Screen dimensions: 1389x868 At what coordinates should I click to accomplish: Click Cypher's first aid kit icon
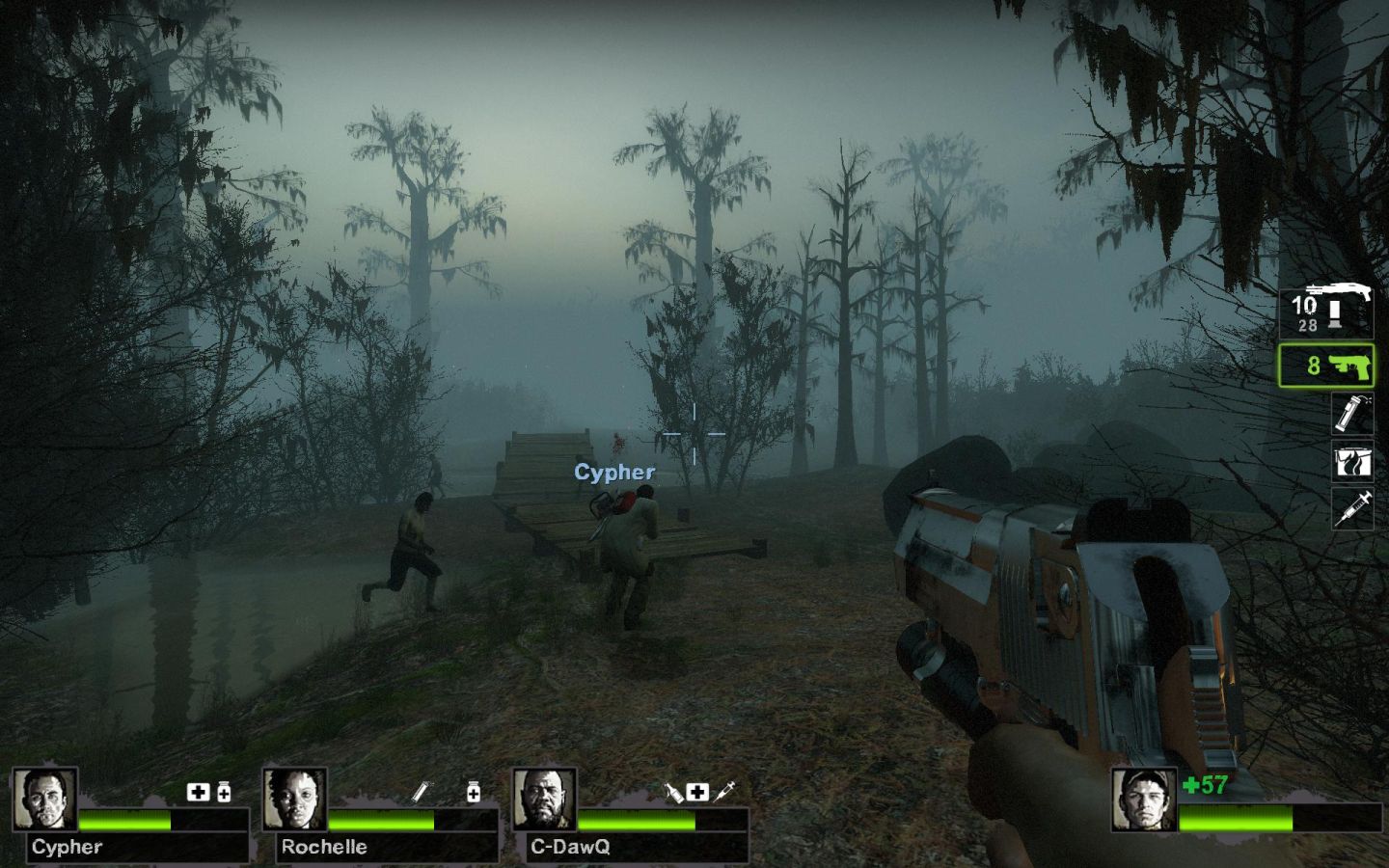click(x=199, y=793)
